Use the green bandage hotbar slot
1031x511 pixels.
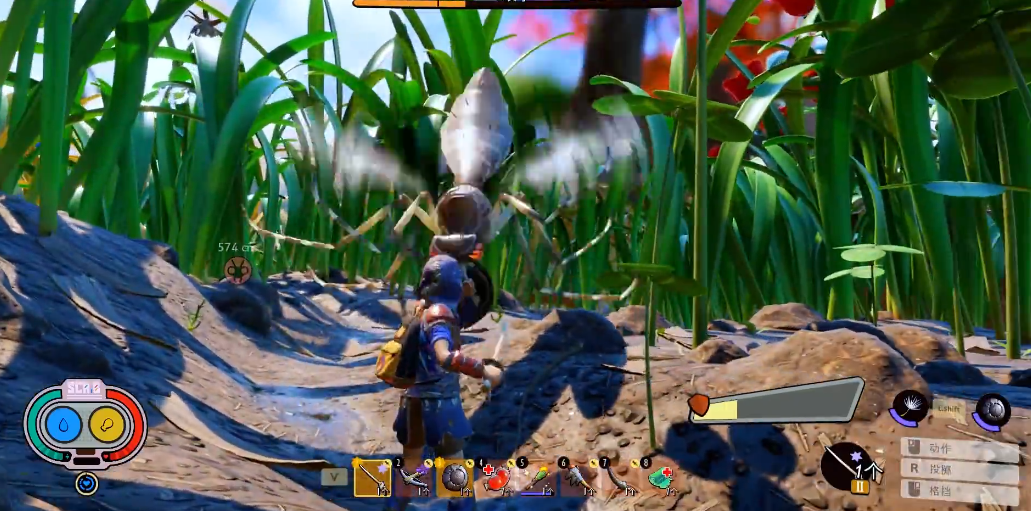tap(660, 479)
